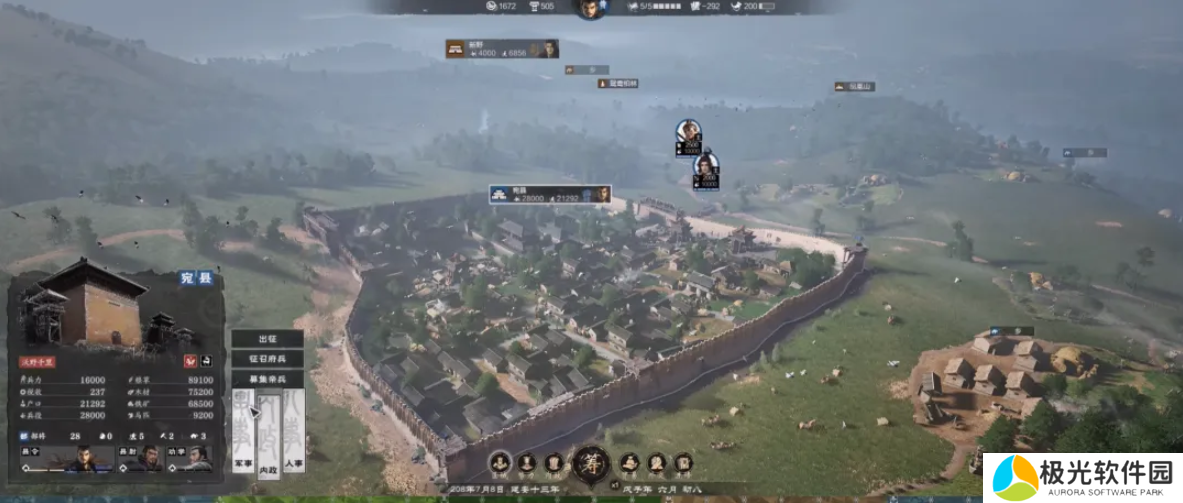This screenshot has height=503, width=1183.
Task: Click the 极光软件园 site logo
Action: click(x=1083, y=477)
